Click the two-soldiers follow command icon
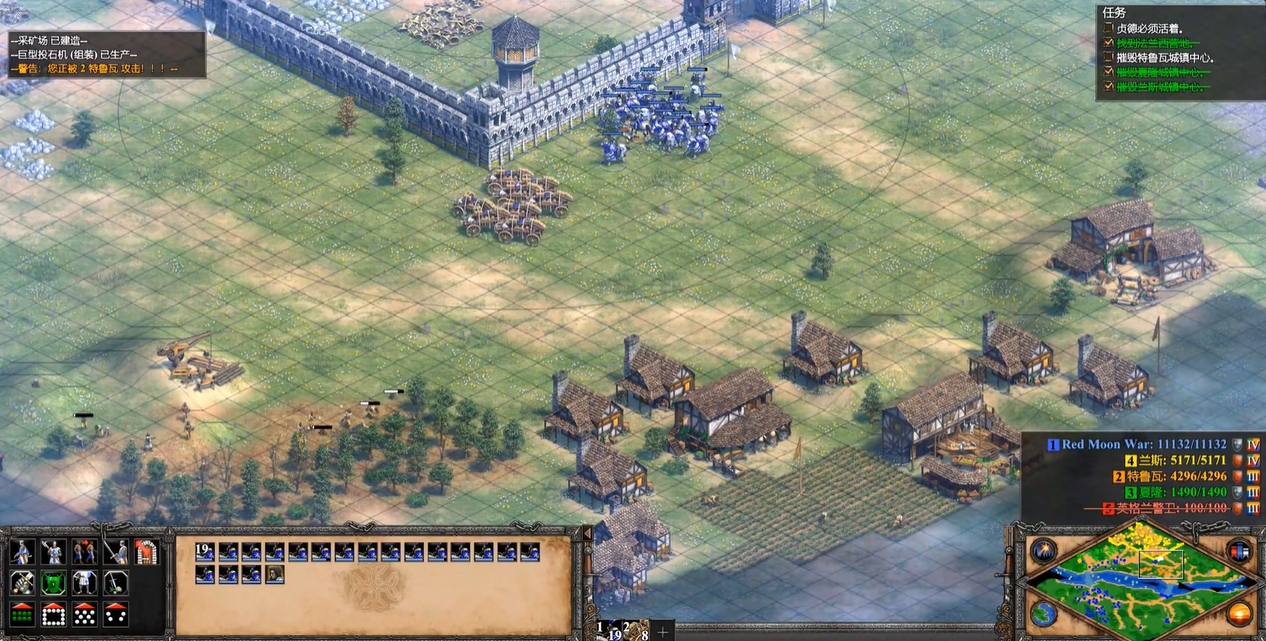Viewport: 1266px width, 641px height. tap(84, 552)
